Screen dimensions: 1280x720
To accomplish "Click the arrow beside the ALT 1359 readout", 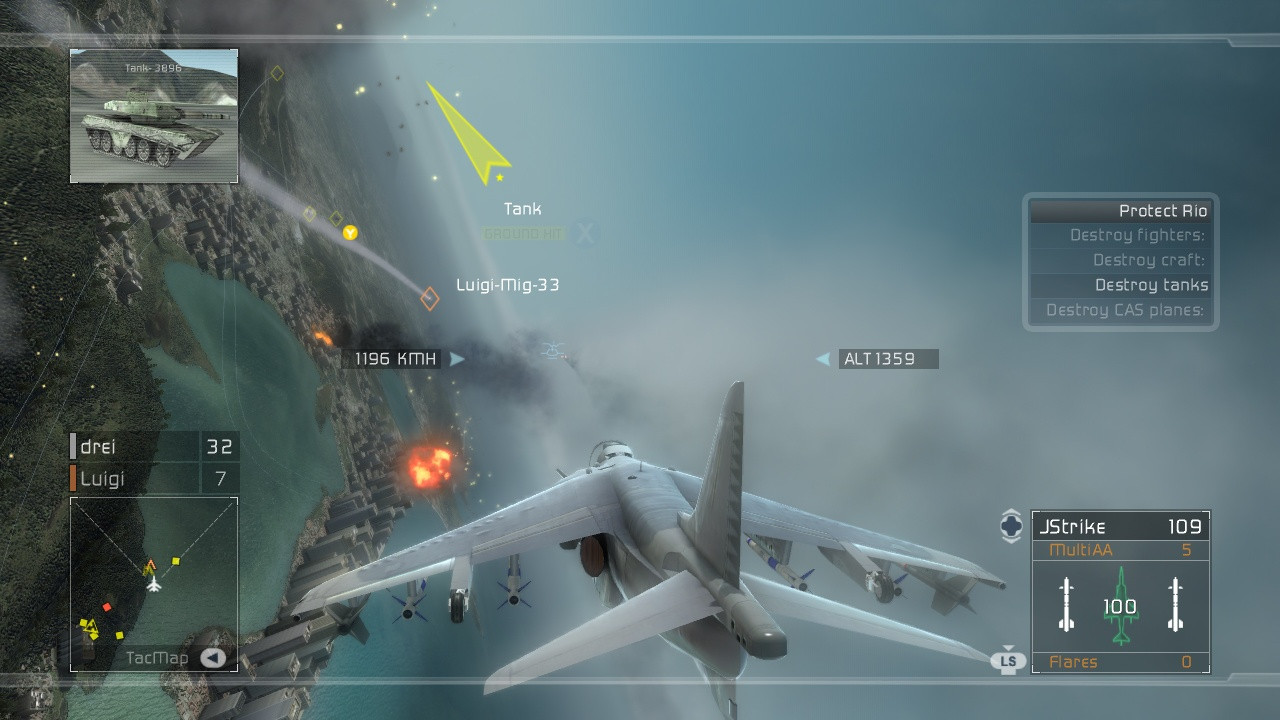I will click(822, 358).
